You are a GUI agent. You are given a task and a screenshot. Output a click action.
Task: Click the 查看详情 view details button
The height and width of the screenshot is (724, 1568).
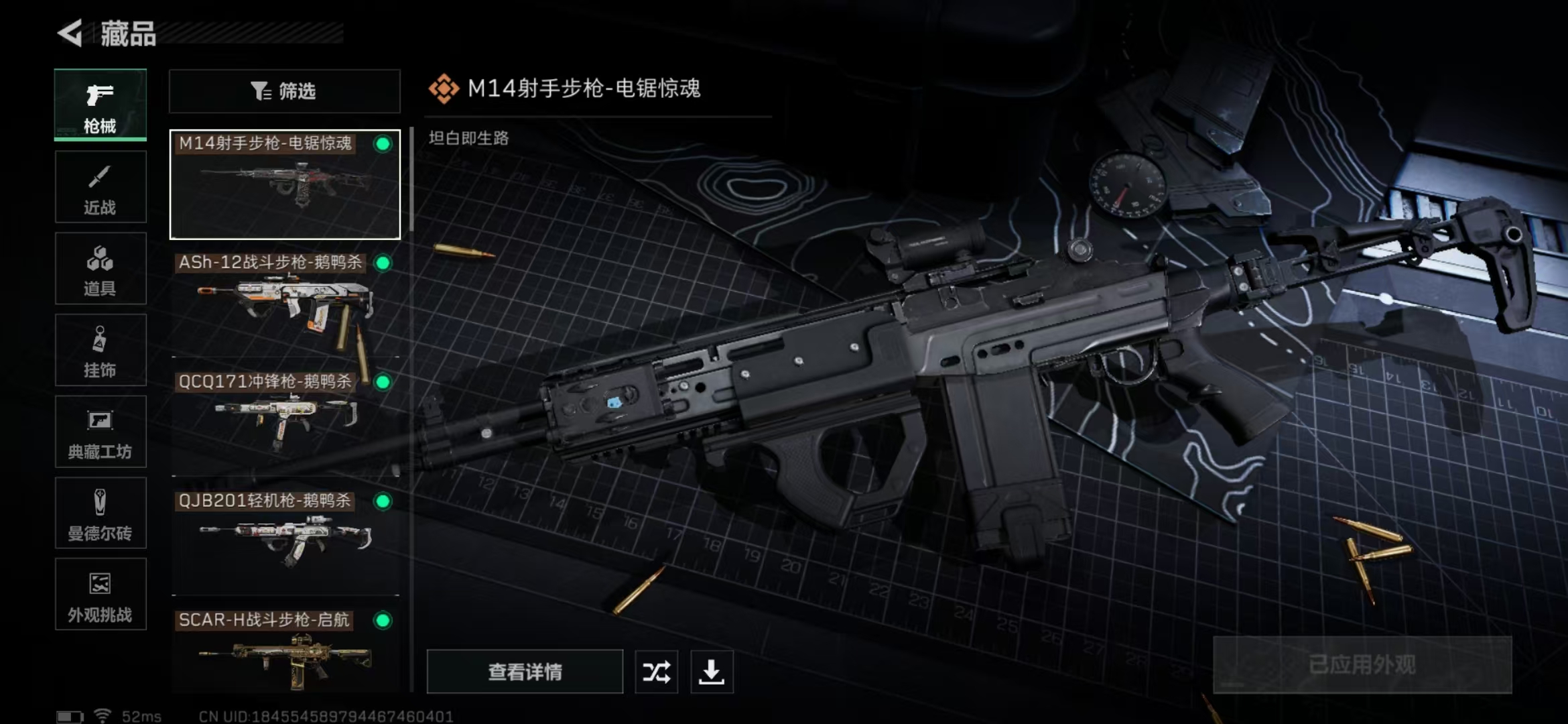click(x=525, y=672)
